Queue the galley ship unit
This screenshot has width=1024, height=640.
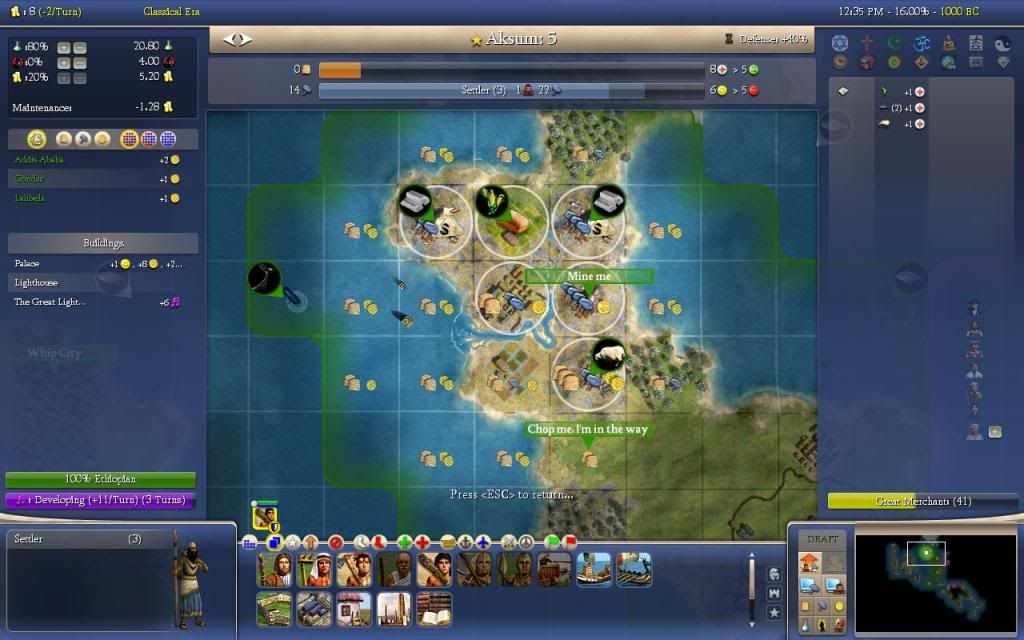594,569
